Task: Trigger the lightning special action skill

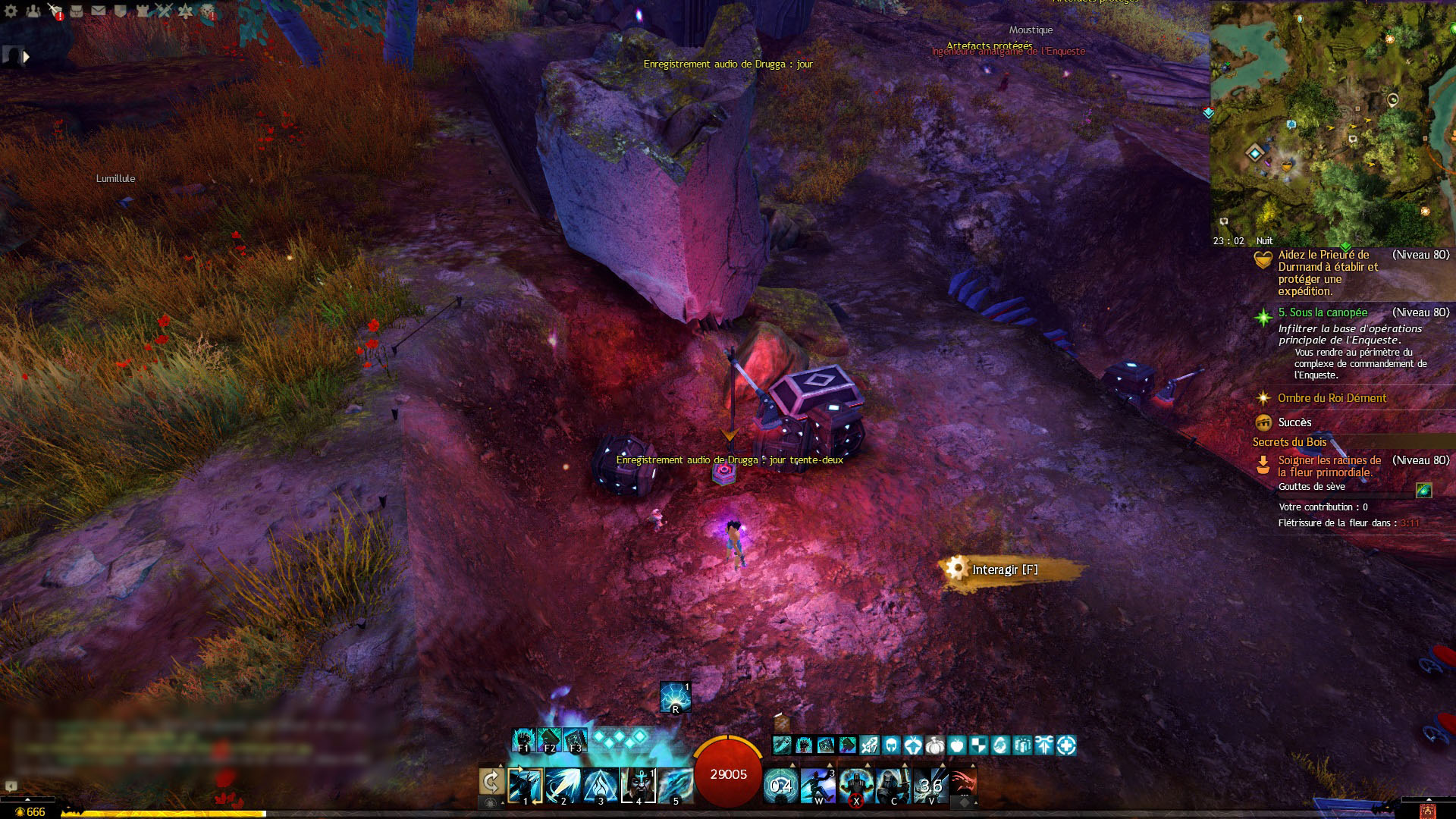Action: click(x=674, y=697)
